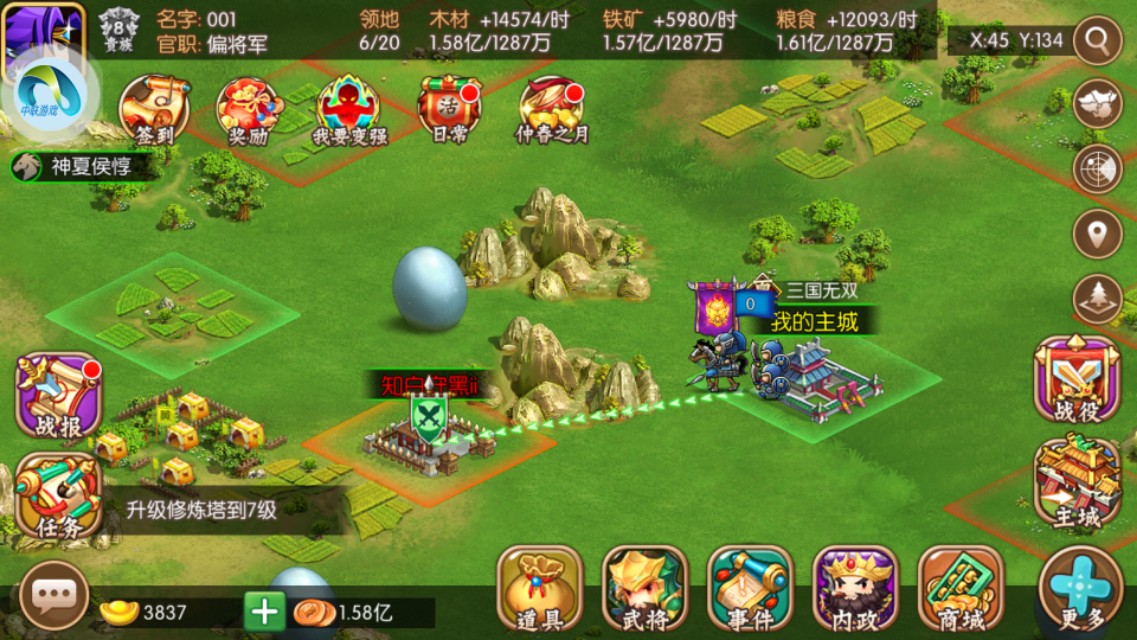Open the 仲春之月 event
Screen dimensions: 1137x640
[x=551, y=109]
